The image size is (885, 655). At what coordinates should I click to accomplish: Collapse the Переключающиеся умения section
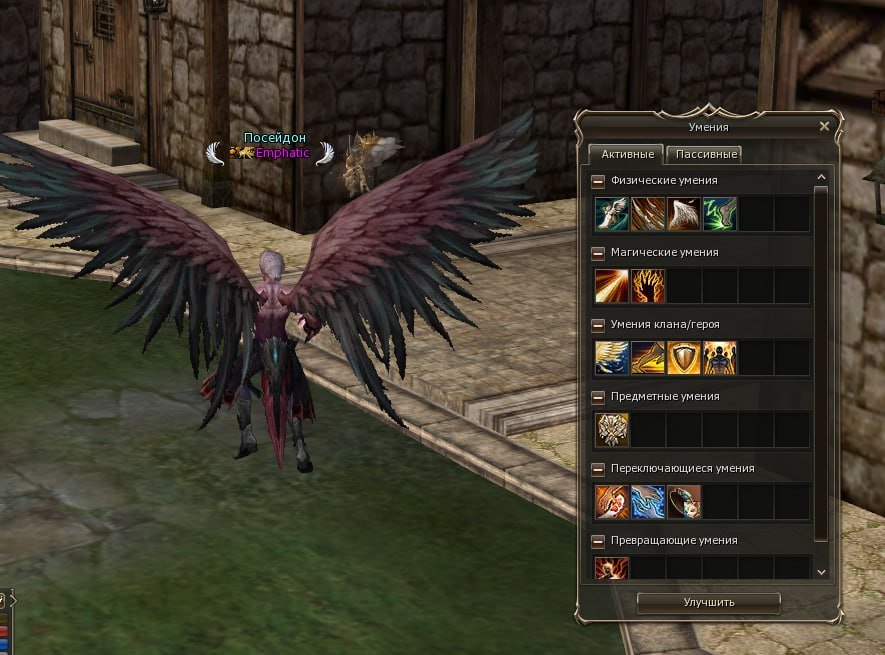(598, 469)
